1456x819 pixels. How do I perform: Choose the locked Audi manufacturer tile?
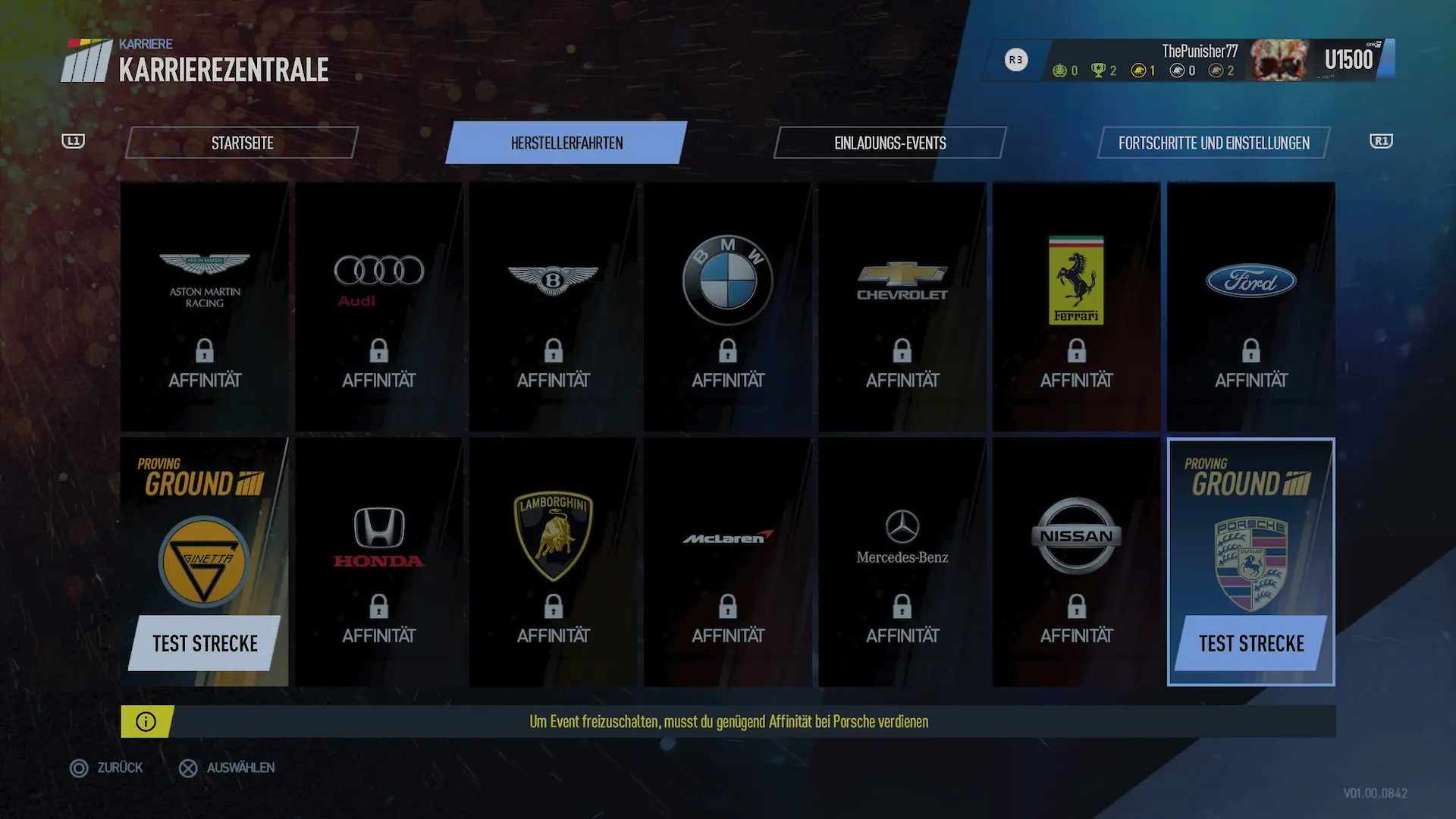(x=379, y=307)
